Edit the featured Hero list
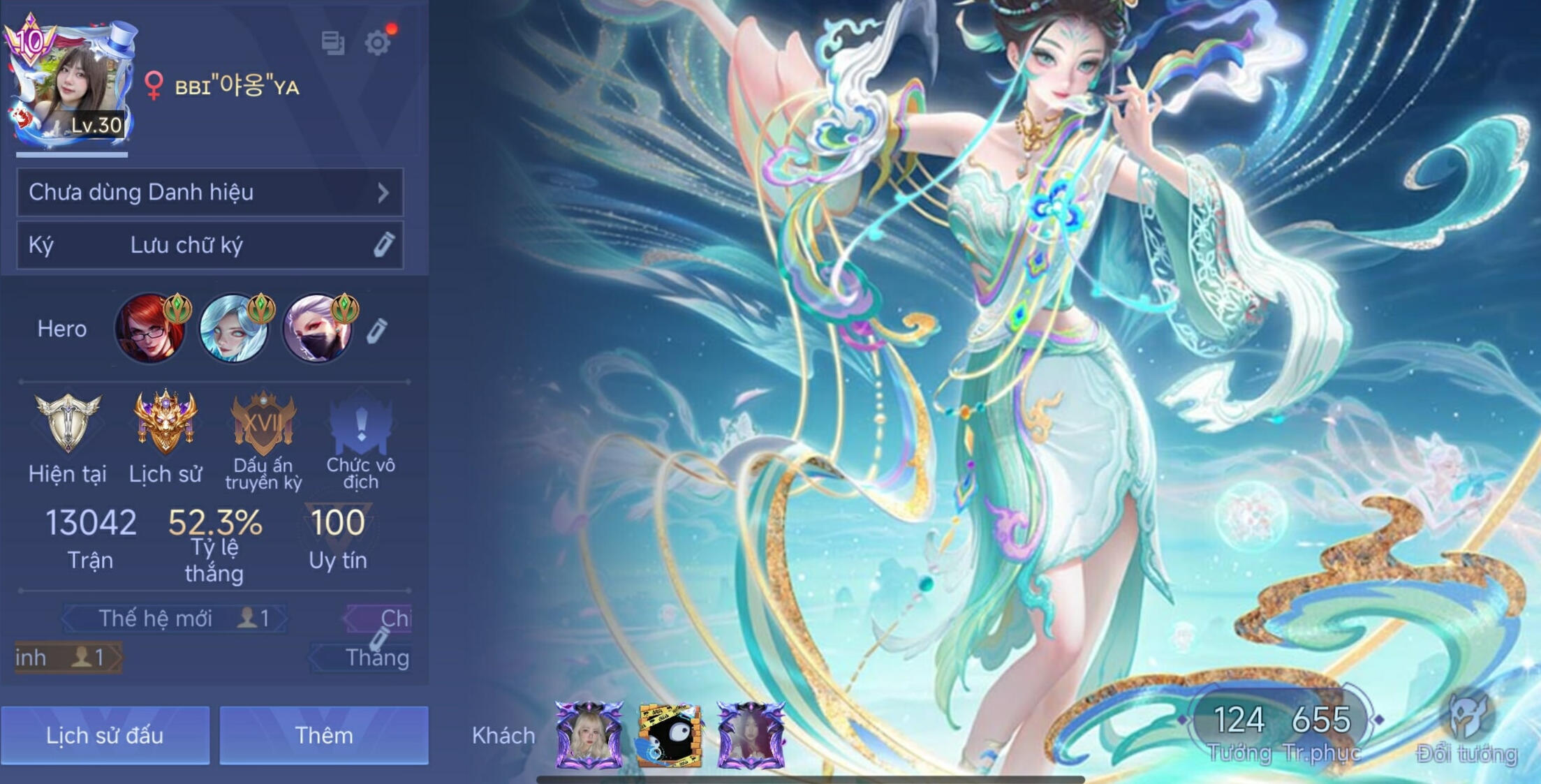This screenshot has width=1541, height=784. [377, 331]
